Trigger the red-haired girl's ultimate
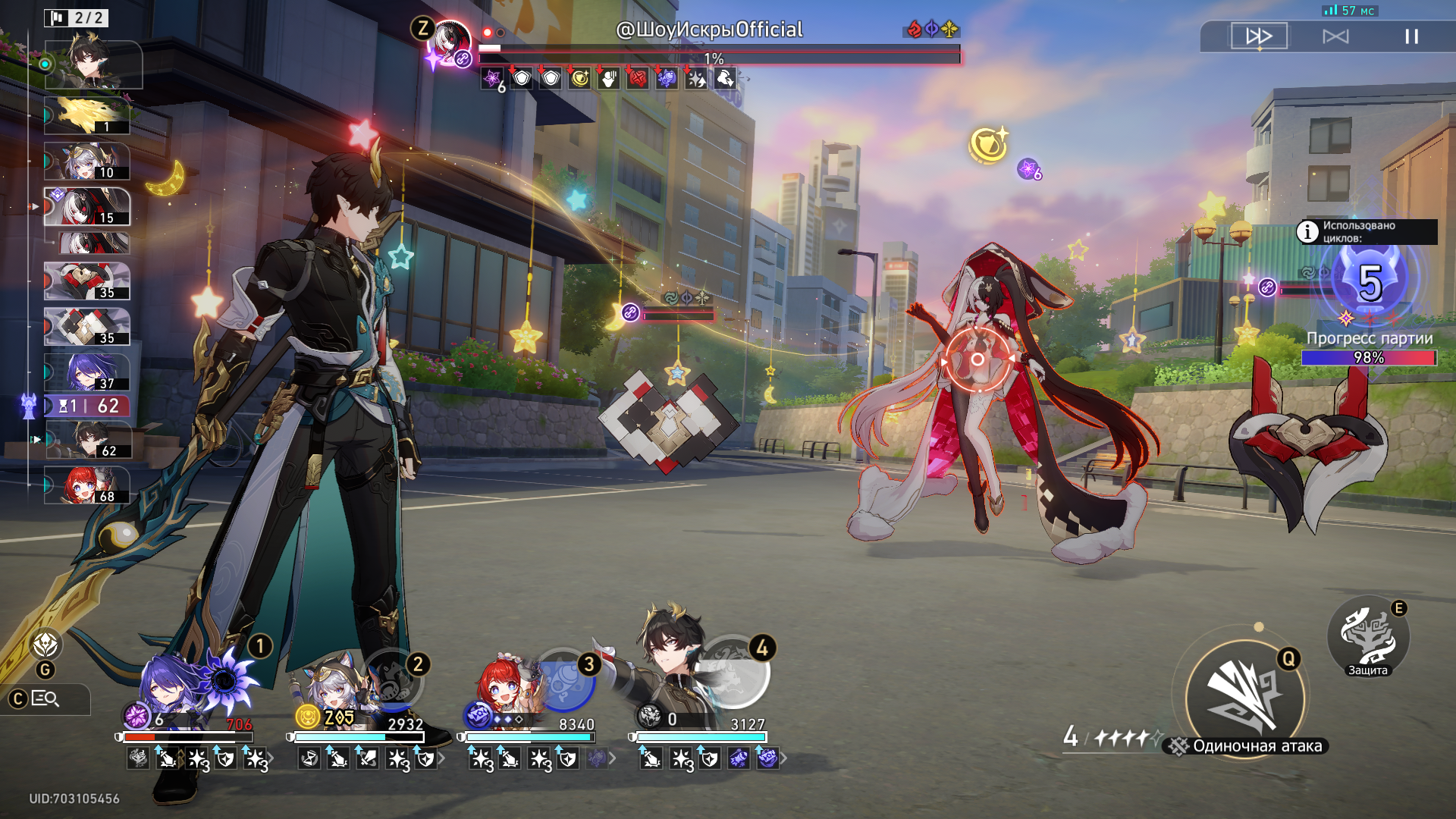Image resolution: width=1456 pixels, height=819 pixels. [x=565, y=679]
